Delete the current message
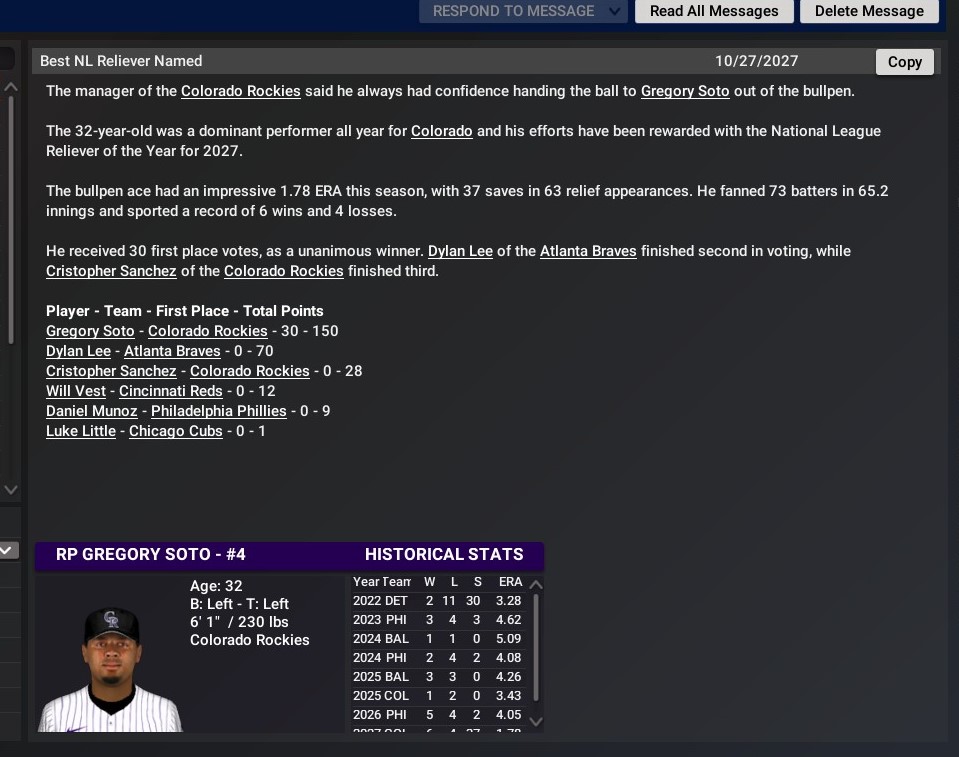 [x=869, y=11]
